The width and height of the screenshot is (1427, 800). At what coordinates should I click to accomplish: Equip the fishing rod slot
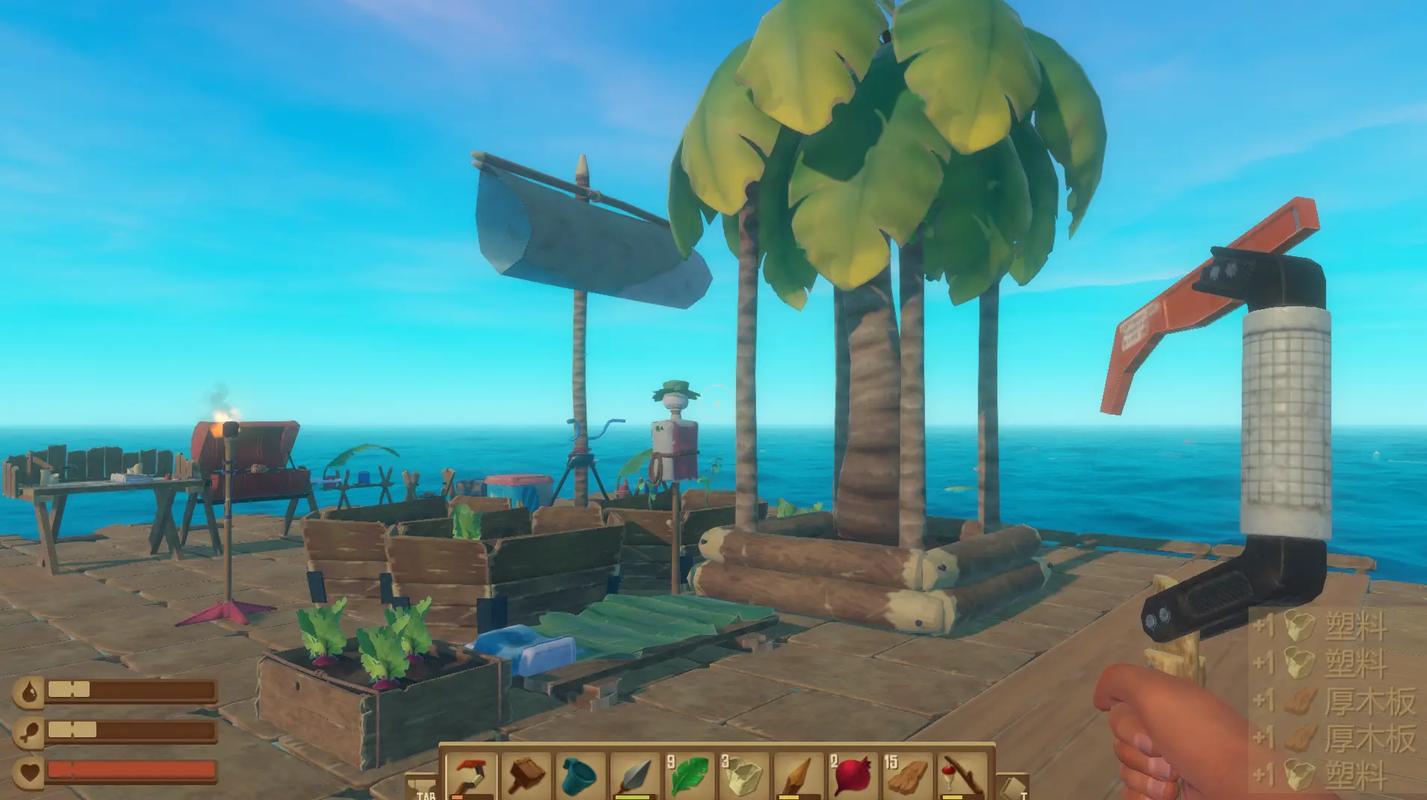pyautogui.click(x=962, y=775)
